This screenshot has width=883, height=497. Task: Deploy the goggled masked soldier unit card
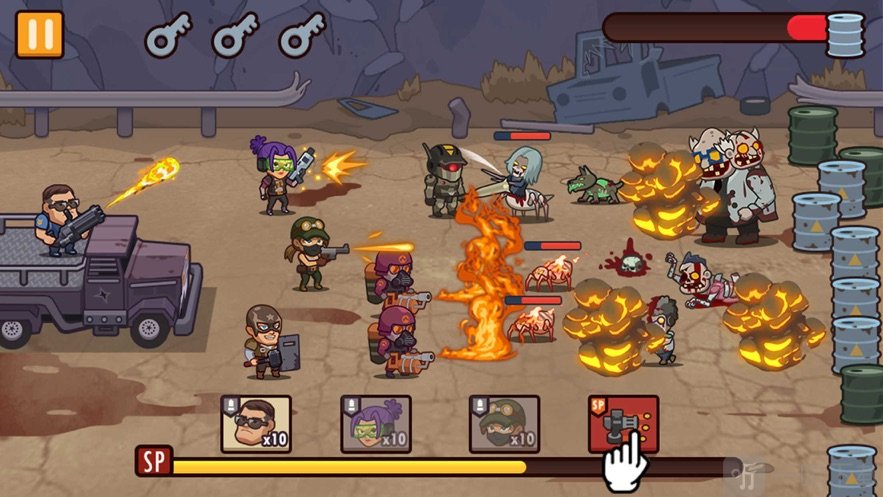pyautogui.click(x=504, y=424)
